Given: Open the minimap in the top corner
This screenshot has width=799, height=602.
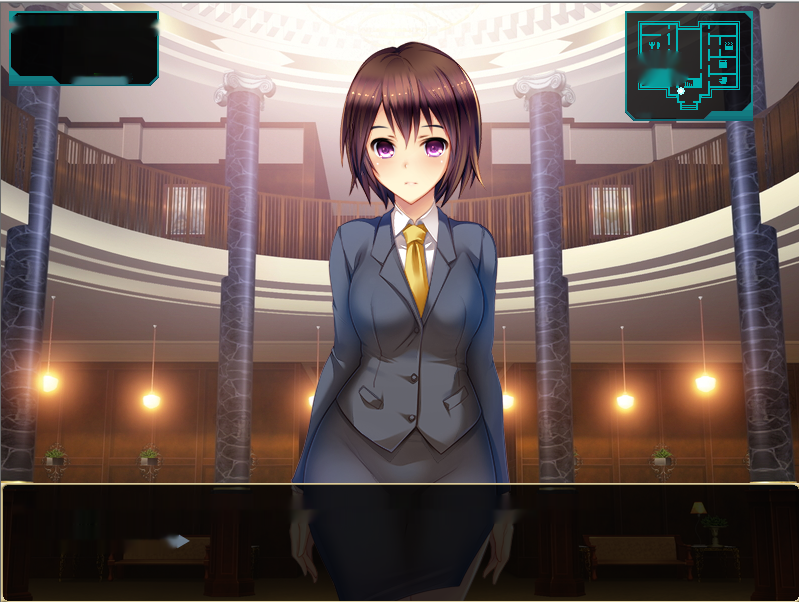Looking at the screenshot, I should tap(689, 65).
